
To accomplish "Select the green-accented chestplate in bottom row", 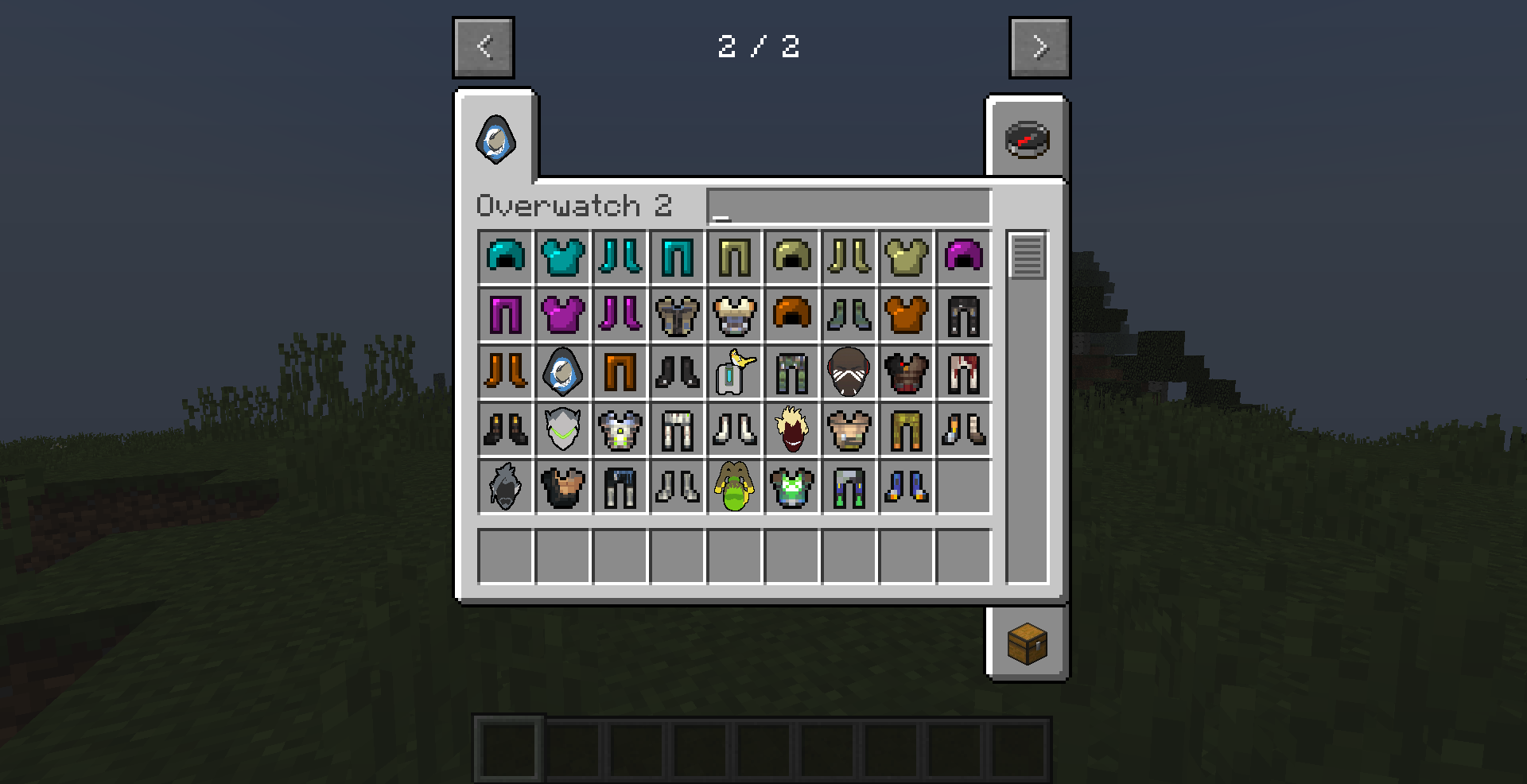I will point(791,486).
